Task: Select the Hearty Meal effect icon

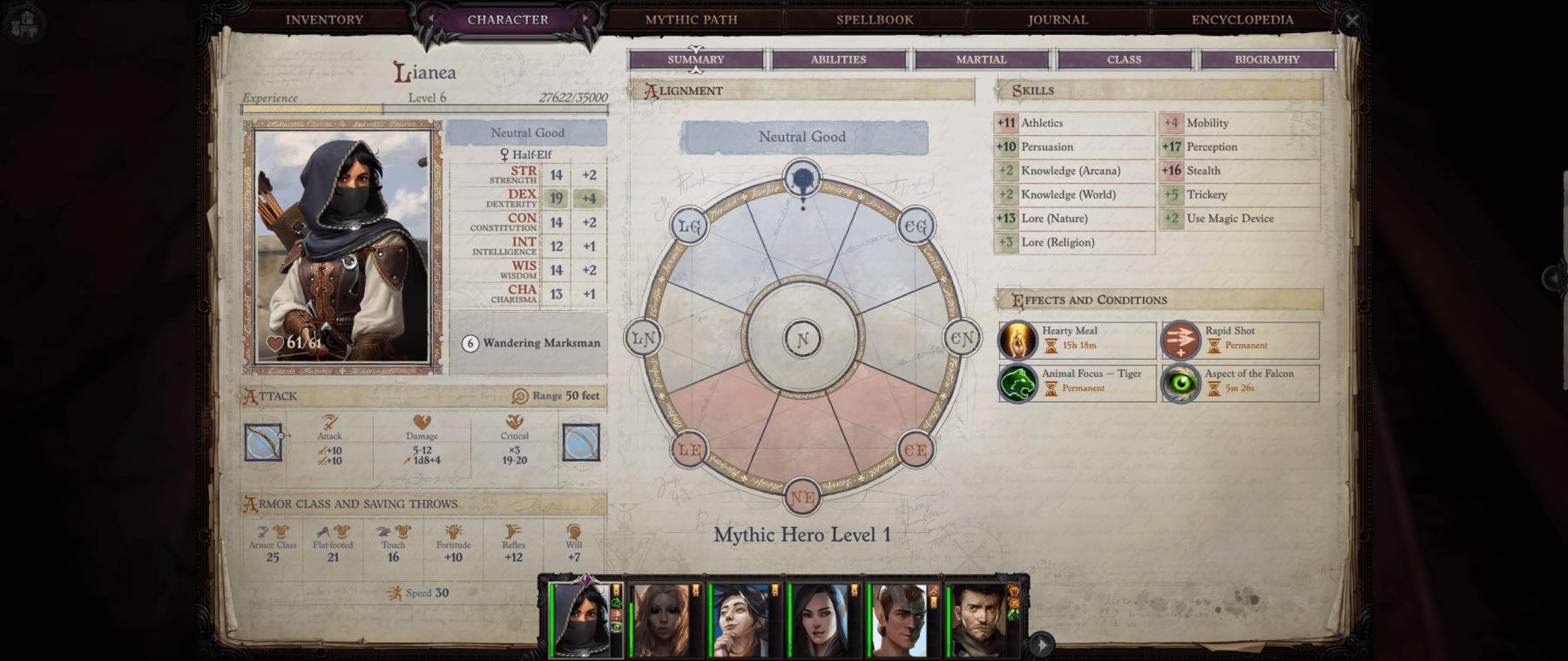Action: pyautogui.click(x=1017, y=340)
